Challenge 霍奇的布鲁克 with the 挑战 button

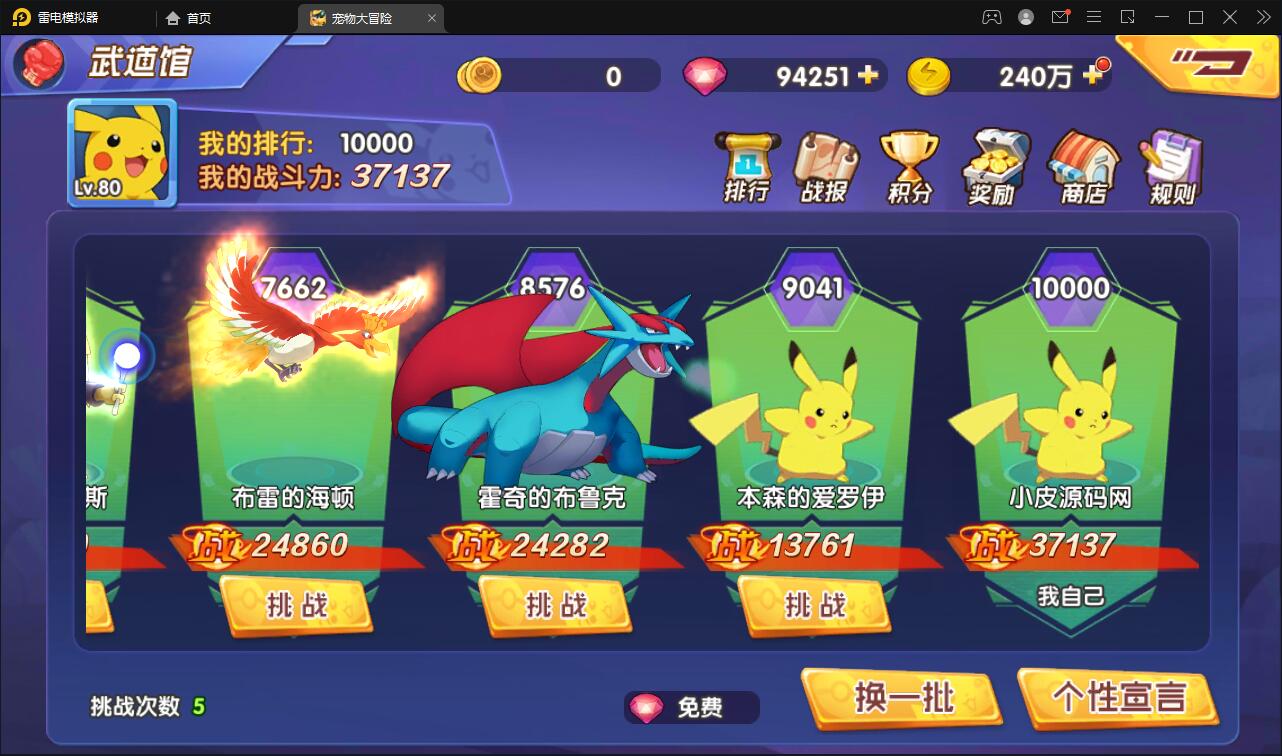coord(556,606)
